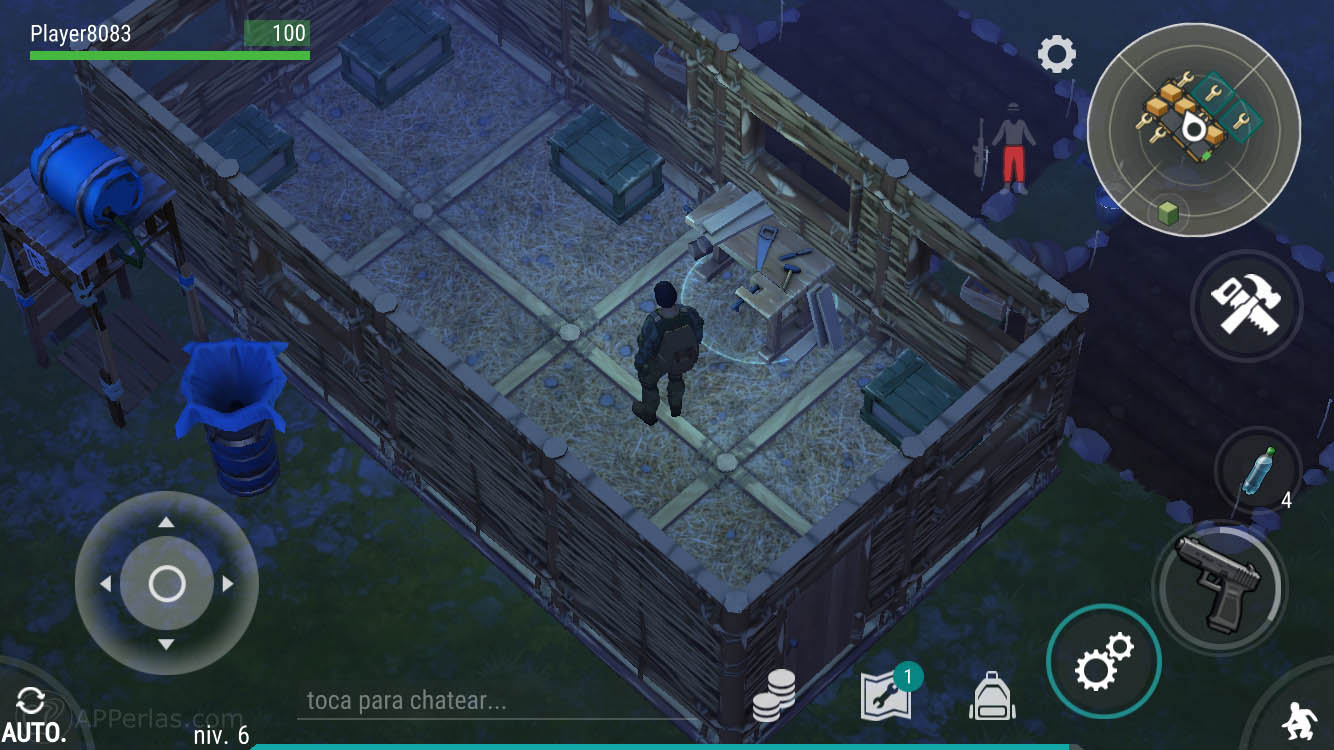Use the water bottle quick slot
Screen dimensions: 1334x750
1257,472
